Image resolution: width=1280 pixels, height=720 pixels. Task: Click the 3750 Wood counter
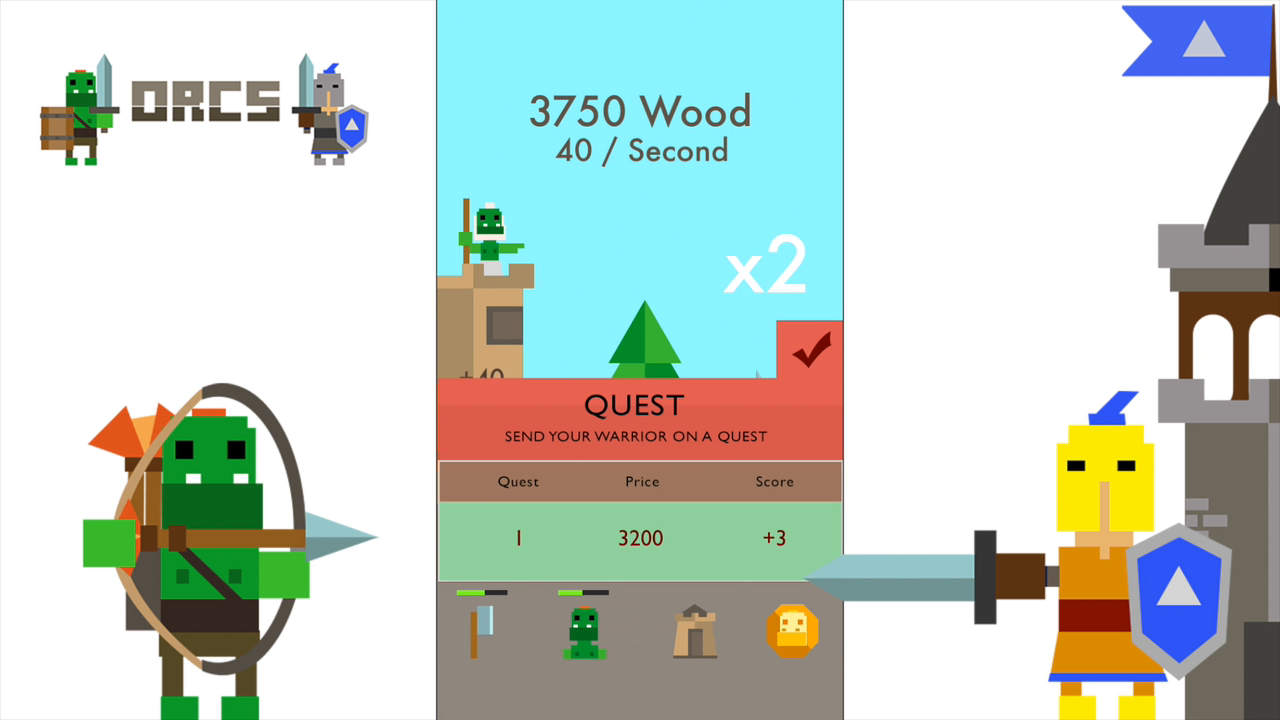640,112
